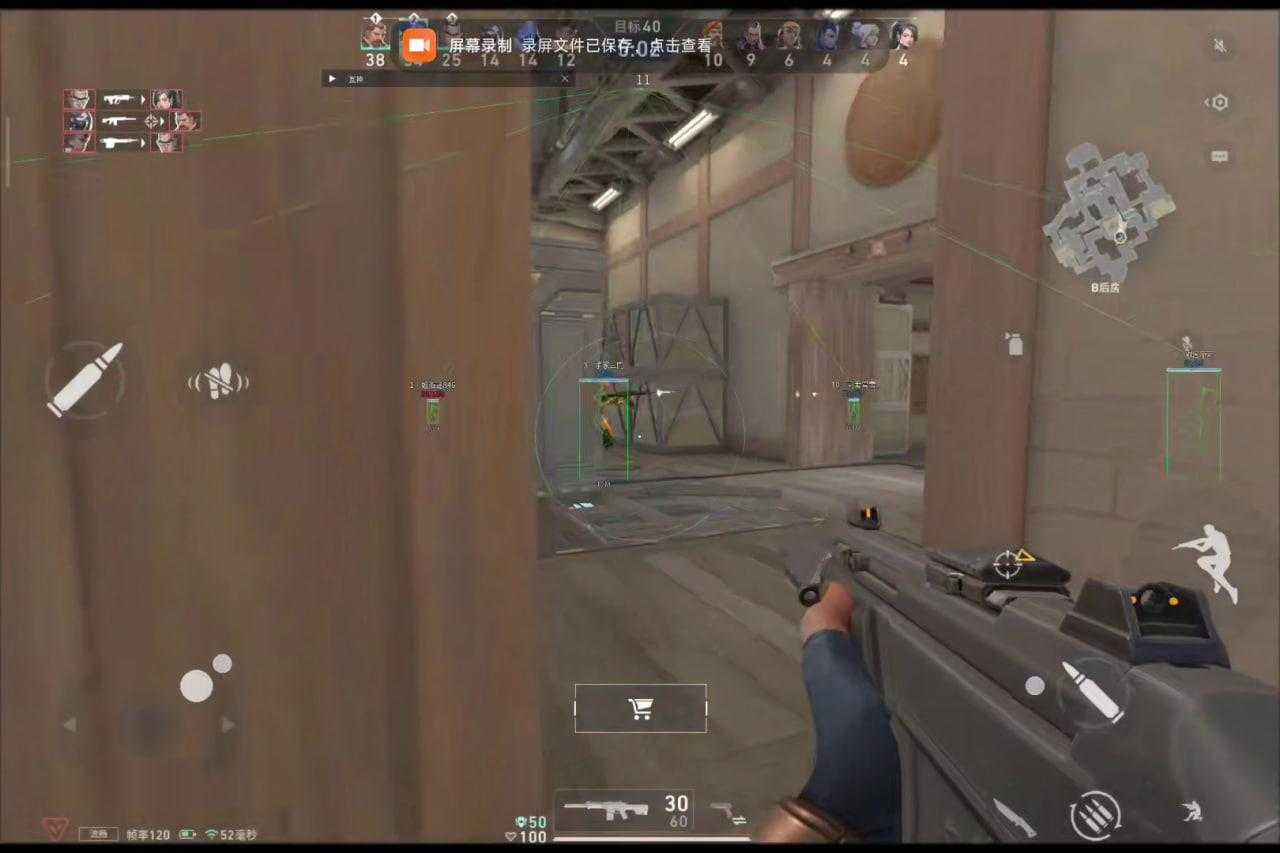Image resolution: width=1280 pixels, height=853 pixels.
Task: Open settings via the gear icon
Action: [x=1219, y=102]
